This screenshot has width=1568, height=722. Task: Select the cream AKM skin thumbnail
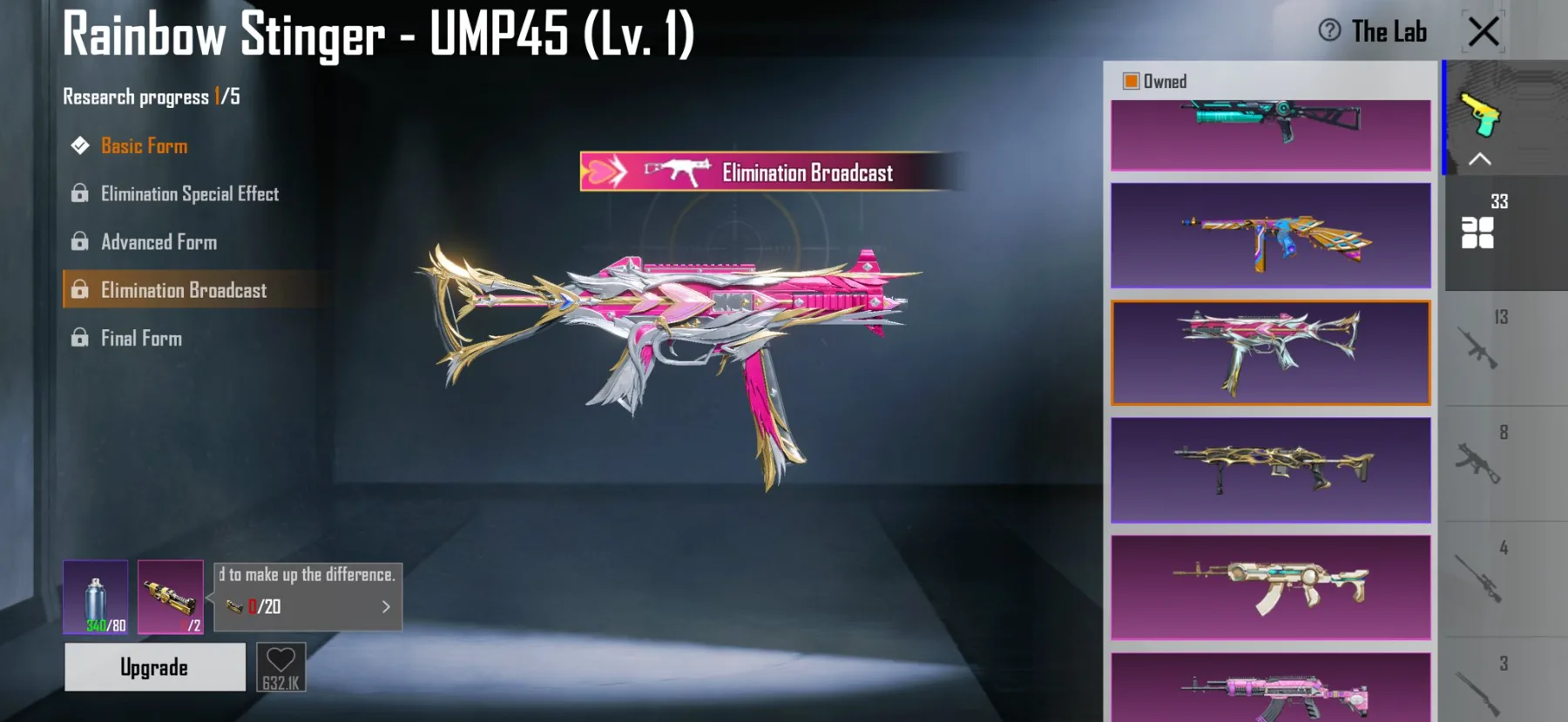click(x=1270, y=588)
